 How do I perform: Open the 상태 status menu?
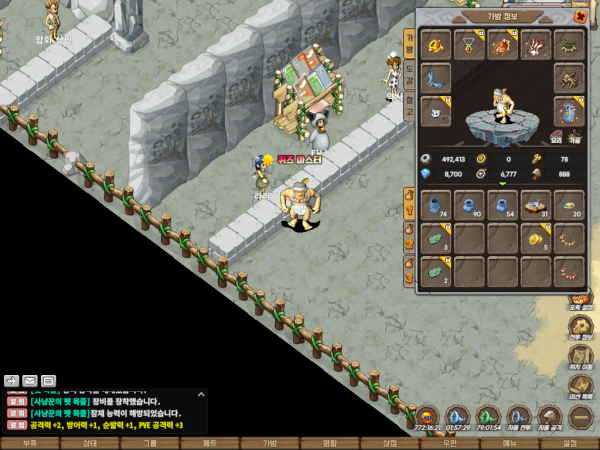[90, 443]
